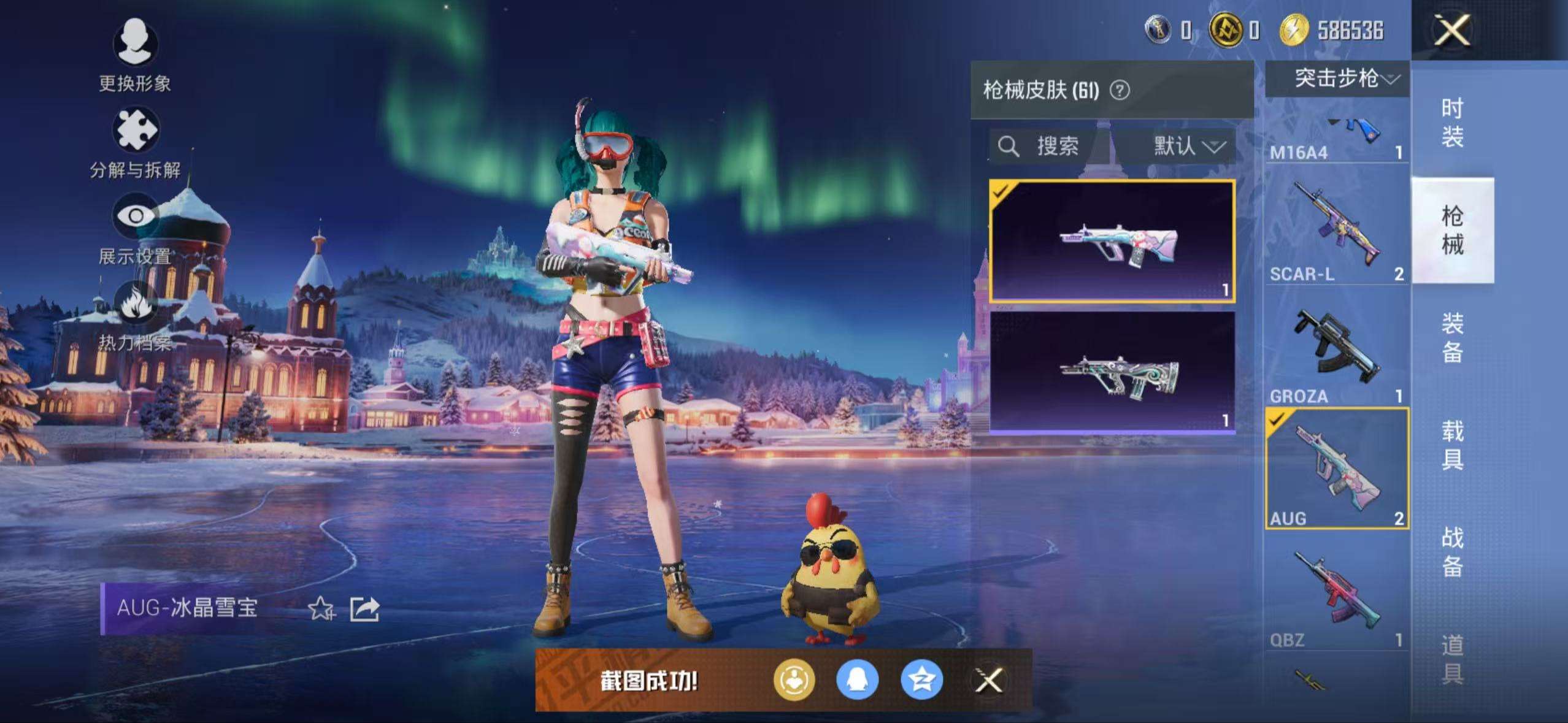
Task: Close the wardrobe with top-right X
Action: click(1451, 30)
